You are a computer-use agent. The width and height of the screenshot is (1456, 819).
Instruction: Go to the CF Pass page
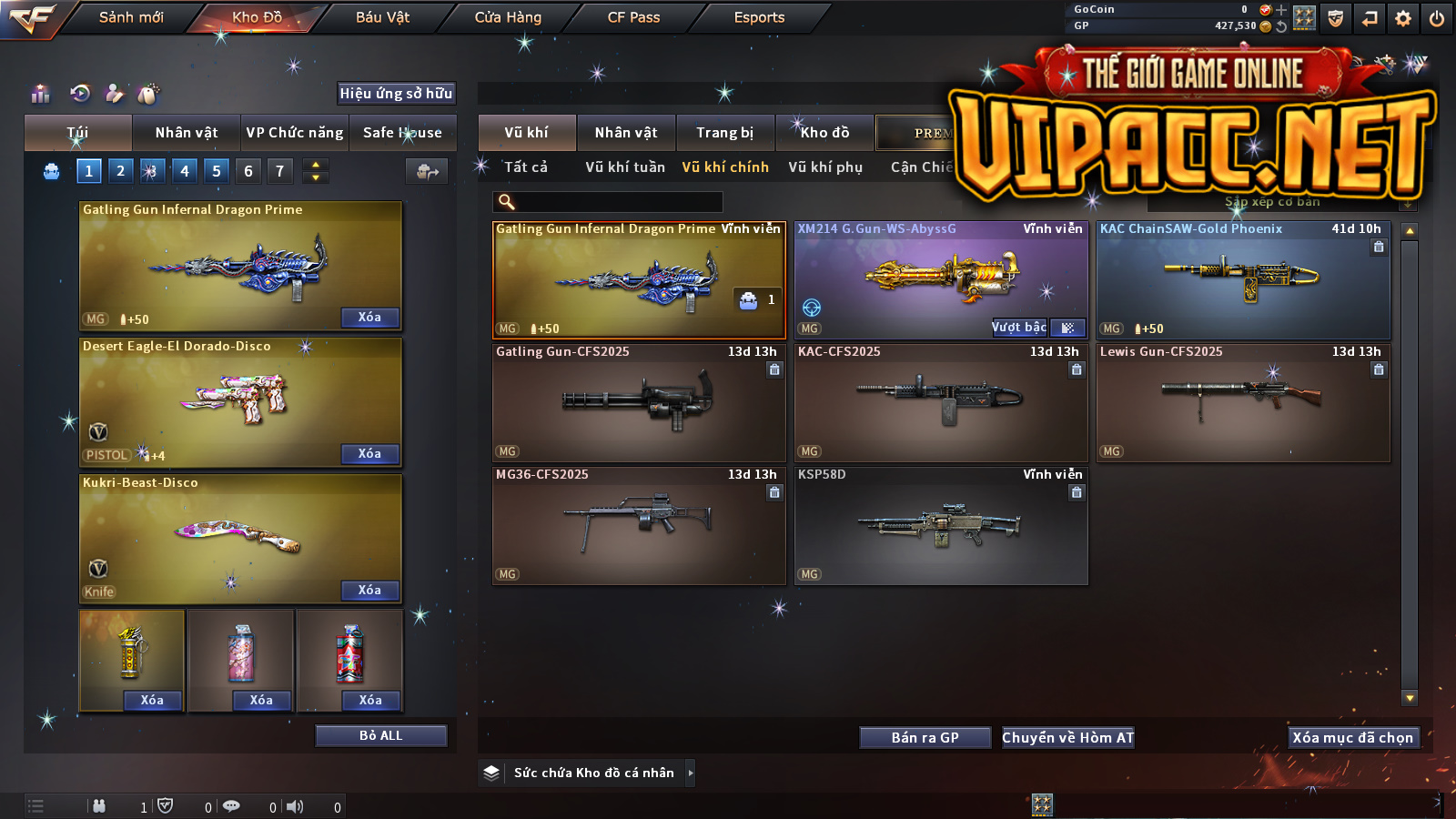633,17
